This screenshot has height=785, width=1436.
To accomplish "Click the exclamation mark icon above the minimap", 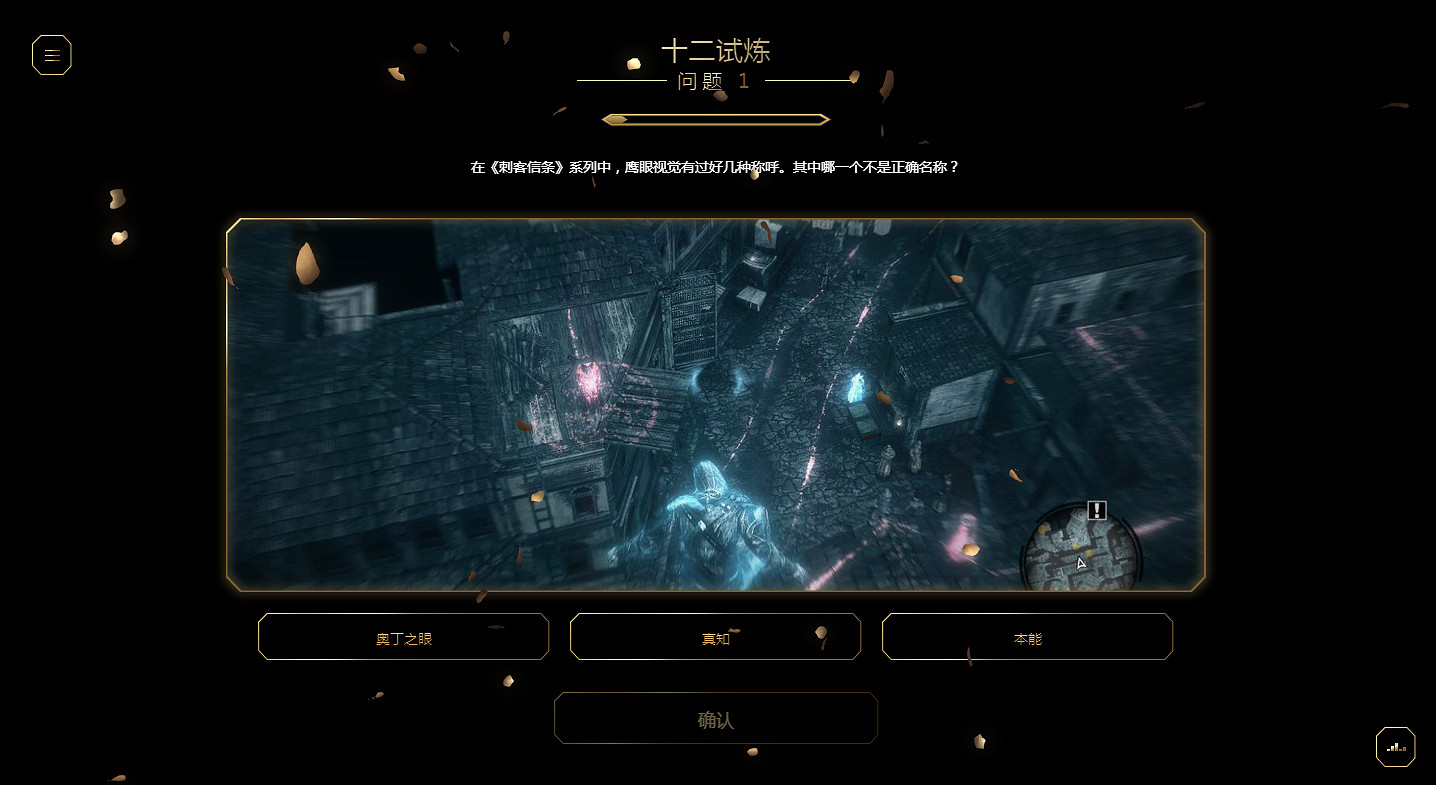I will (x=1095, y=510).
